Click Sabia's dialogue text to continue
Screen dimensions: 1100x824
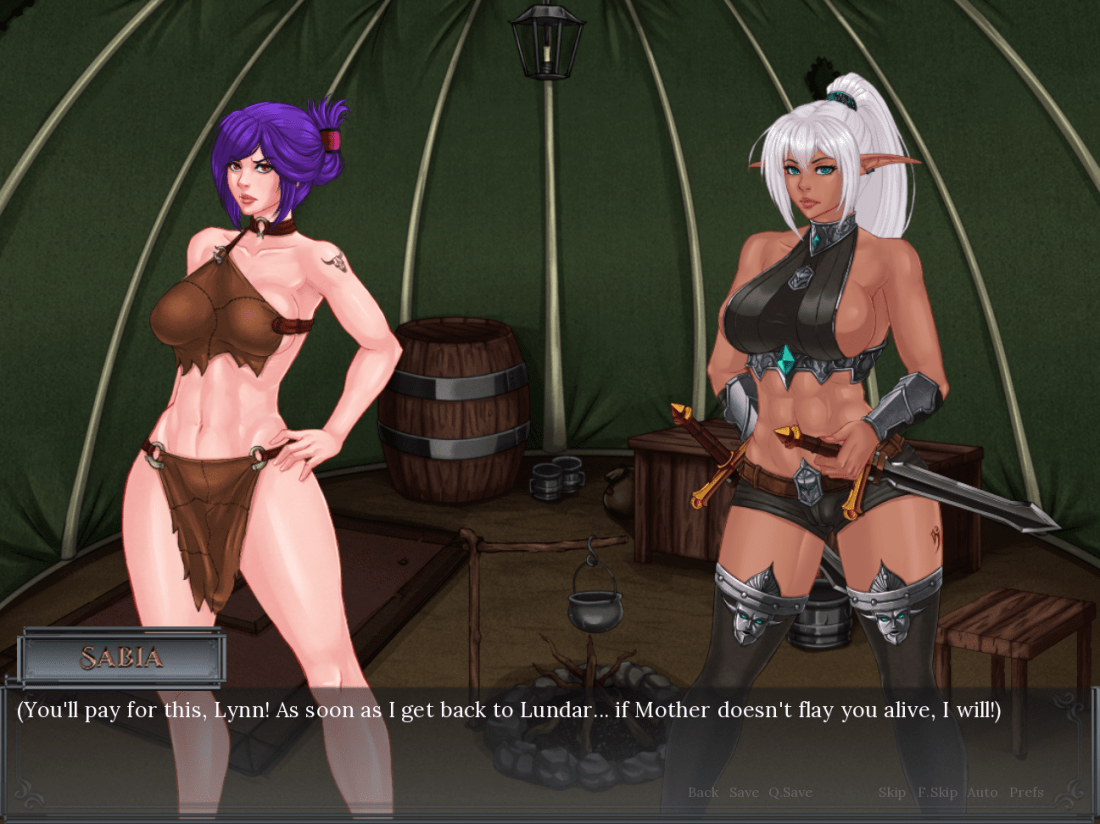click(x=508, y=711)
